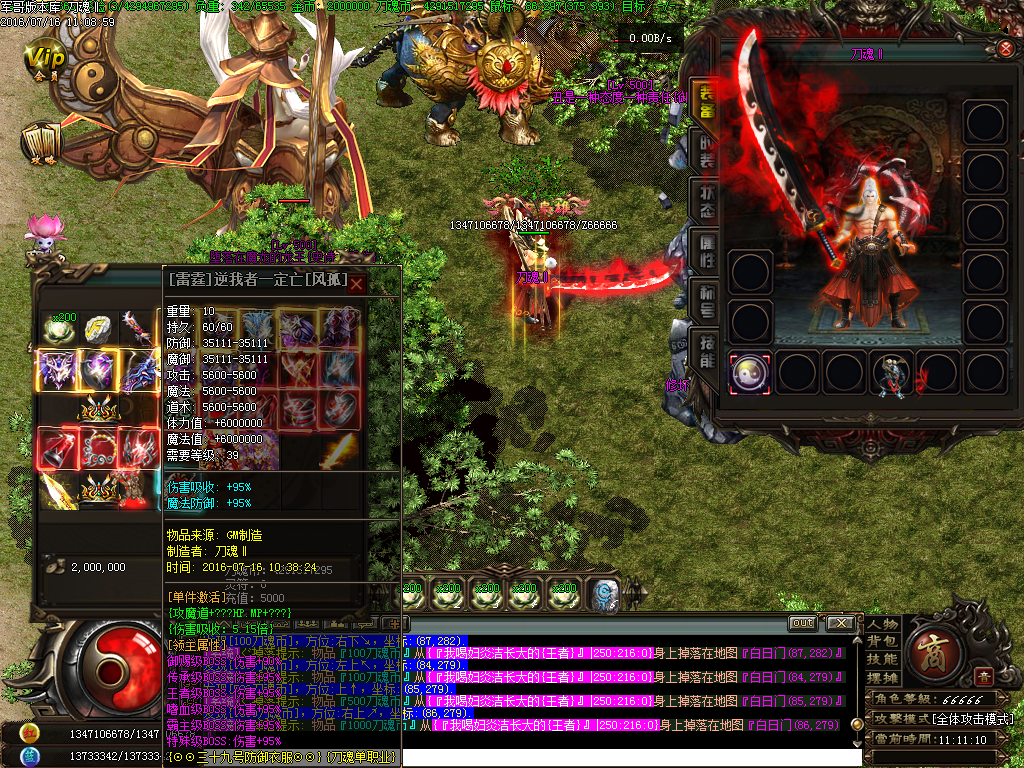Toggle the 音 sound button
1024x768 pixels.
coord(984,677)
